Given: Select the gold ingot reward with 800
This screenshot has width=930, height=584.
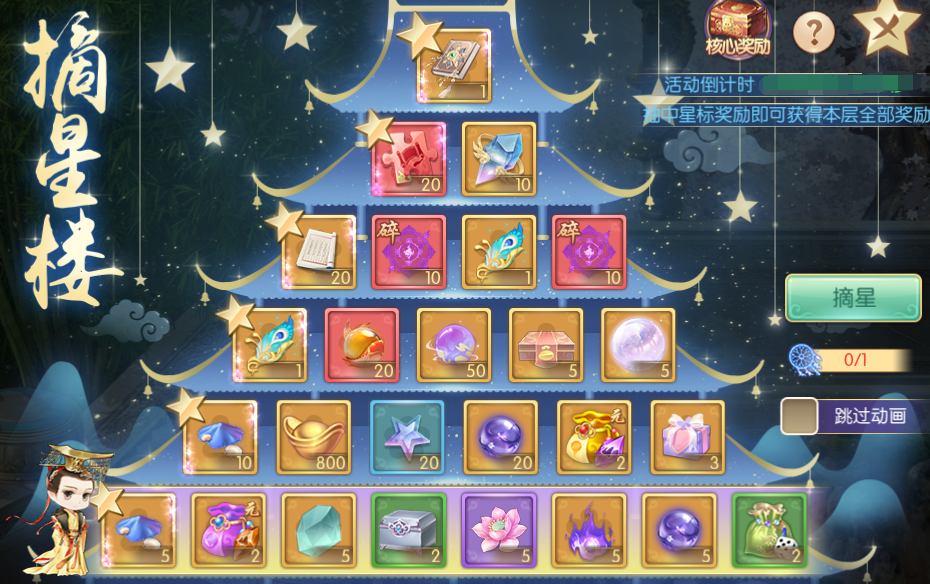Looking at the screenshot, I should [x=314, y=437].
